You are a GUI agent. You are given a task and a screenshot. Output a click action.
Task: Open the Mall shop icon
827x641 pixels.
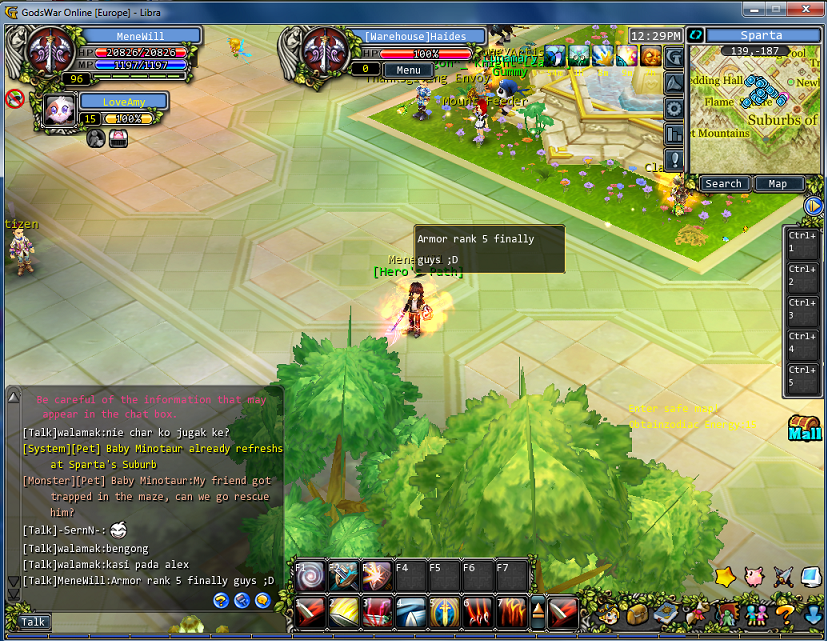pyautogui.click(x=804, y=428)
